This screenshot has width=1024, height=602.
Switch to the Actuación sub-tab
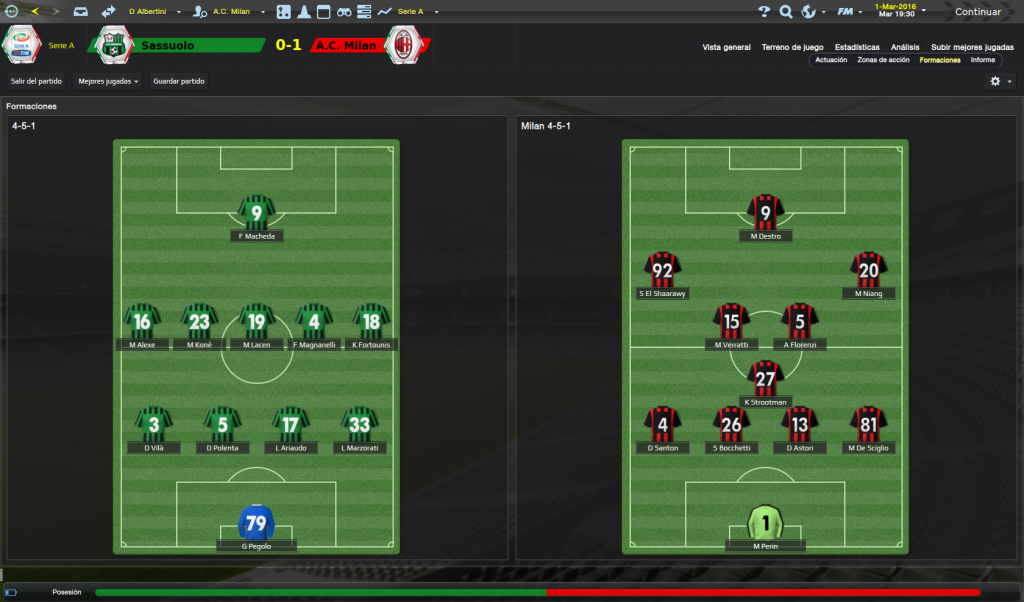(831, 60)
